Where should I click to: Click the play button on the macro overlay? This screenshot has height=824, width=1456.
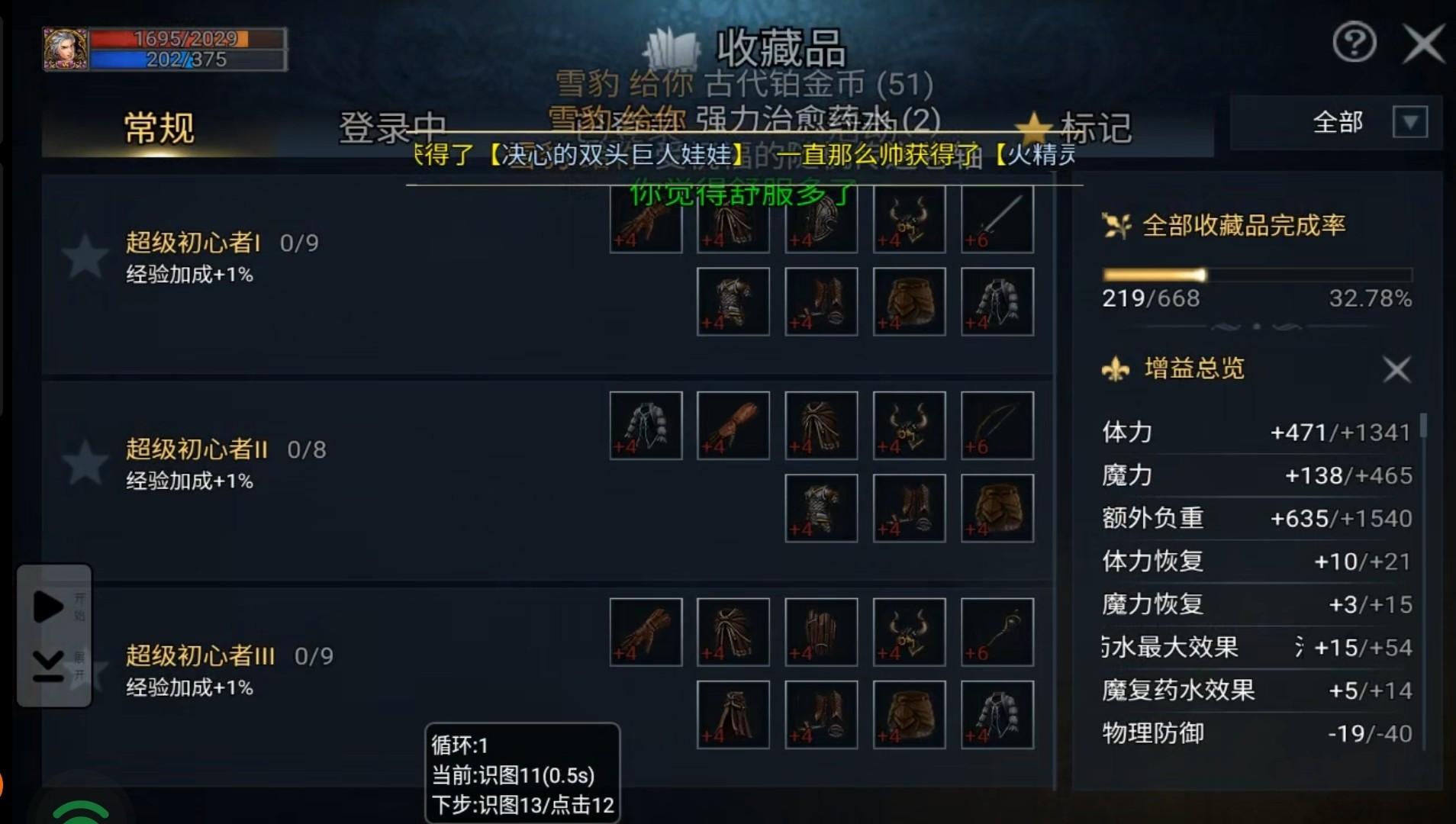[x=48, y=607]
